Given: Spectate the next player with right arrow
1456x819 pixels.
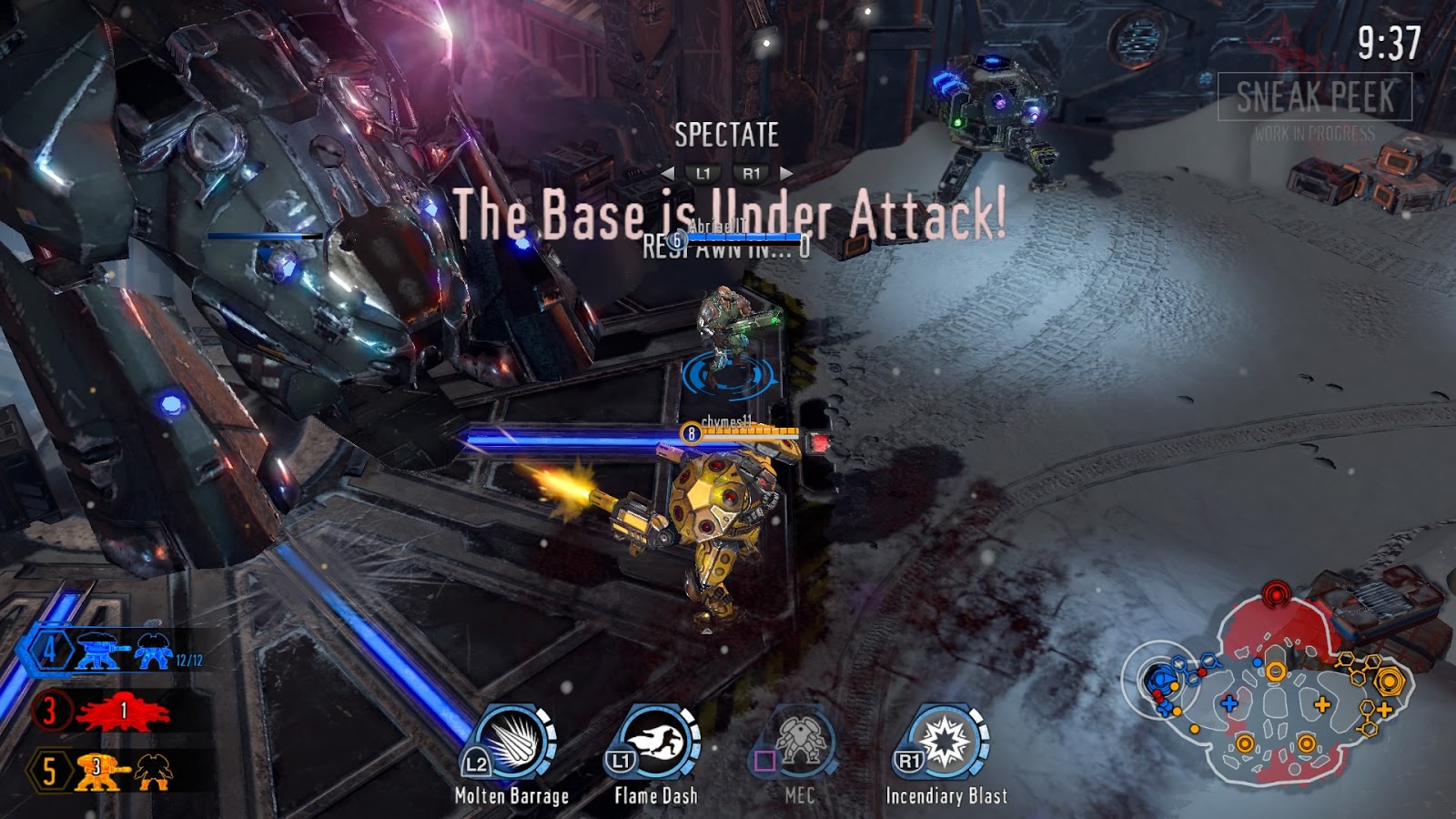Looking at the screenshot, I should (x=786, y=173).
